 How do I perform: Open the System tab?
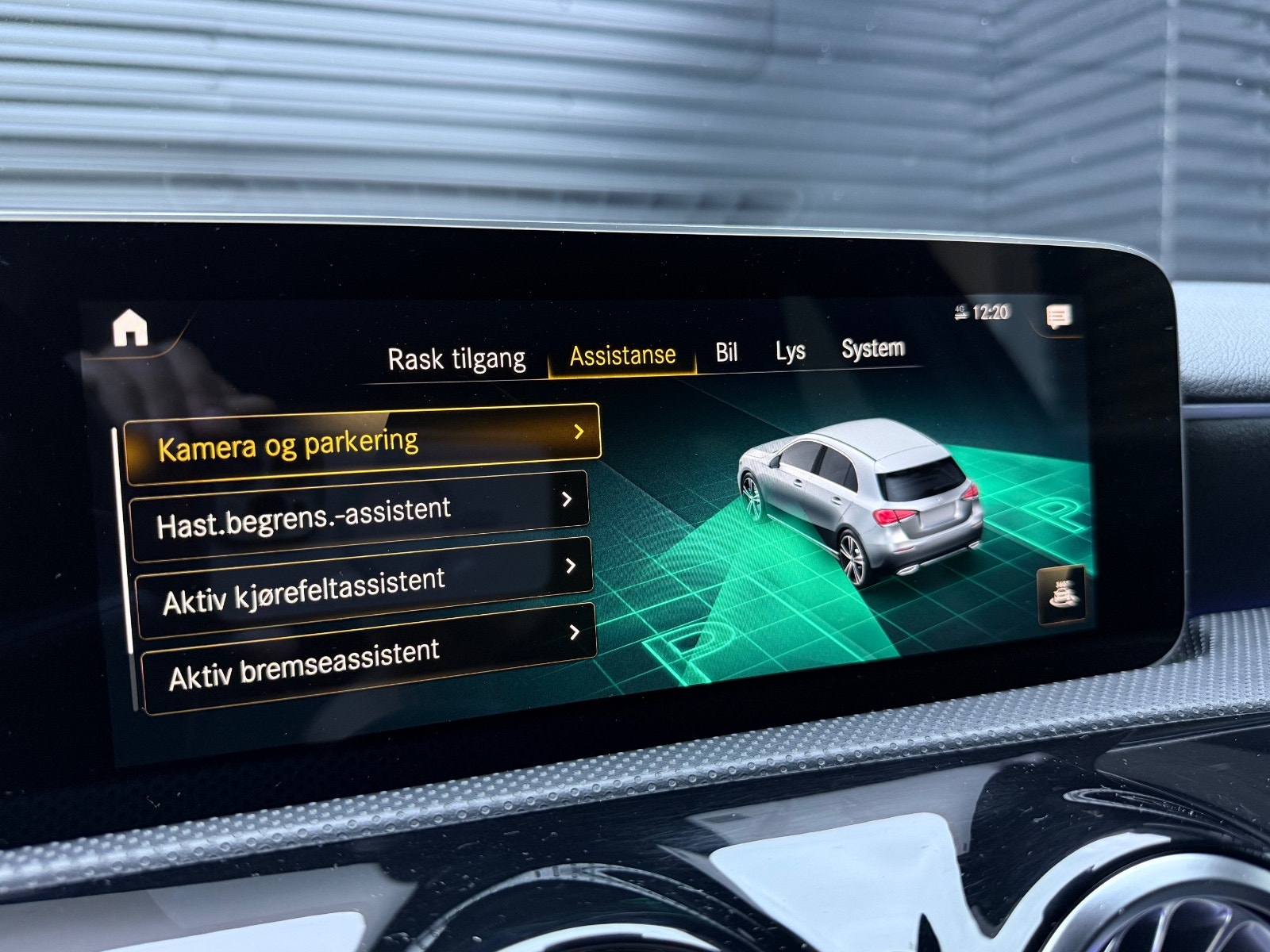(x=874, y=349)
